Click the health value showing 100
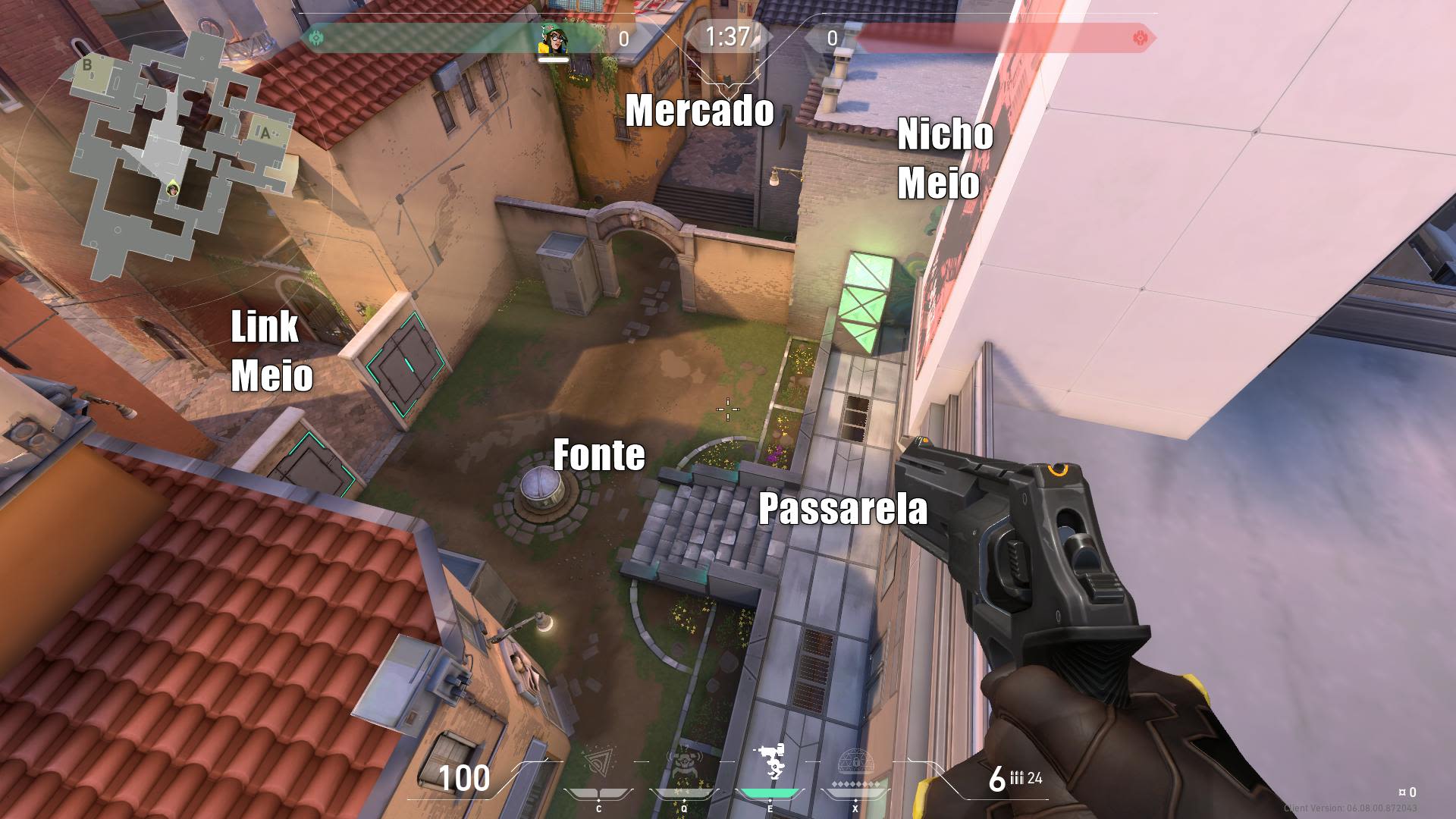 point(464,777)
